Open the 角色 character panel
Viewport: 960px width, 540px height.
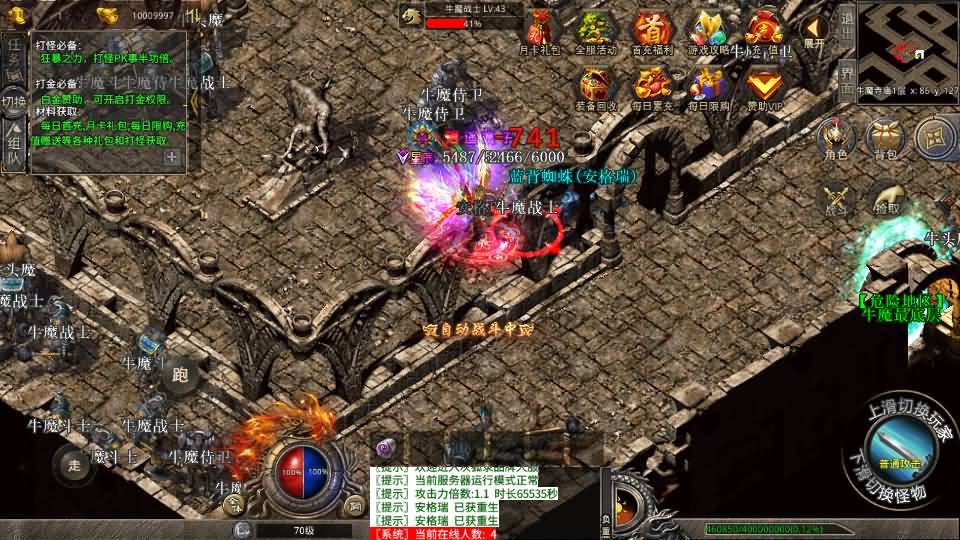point(835,139)
